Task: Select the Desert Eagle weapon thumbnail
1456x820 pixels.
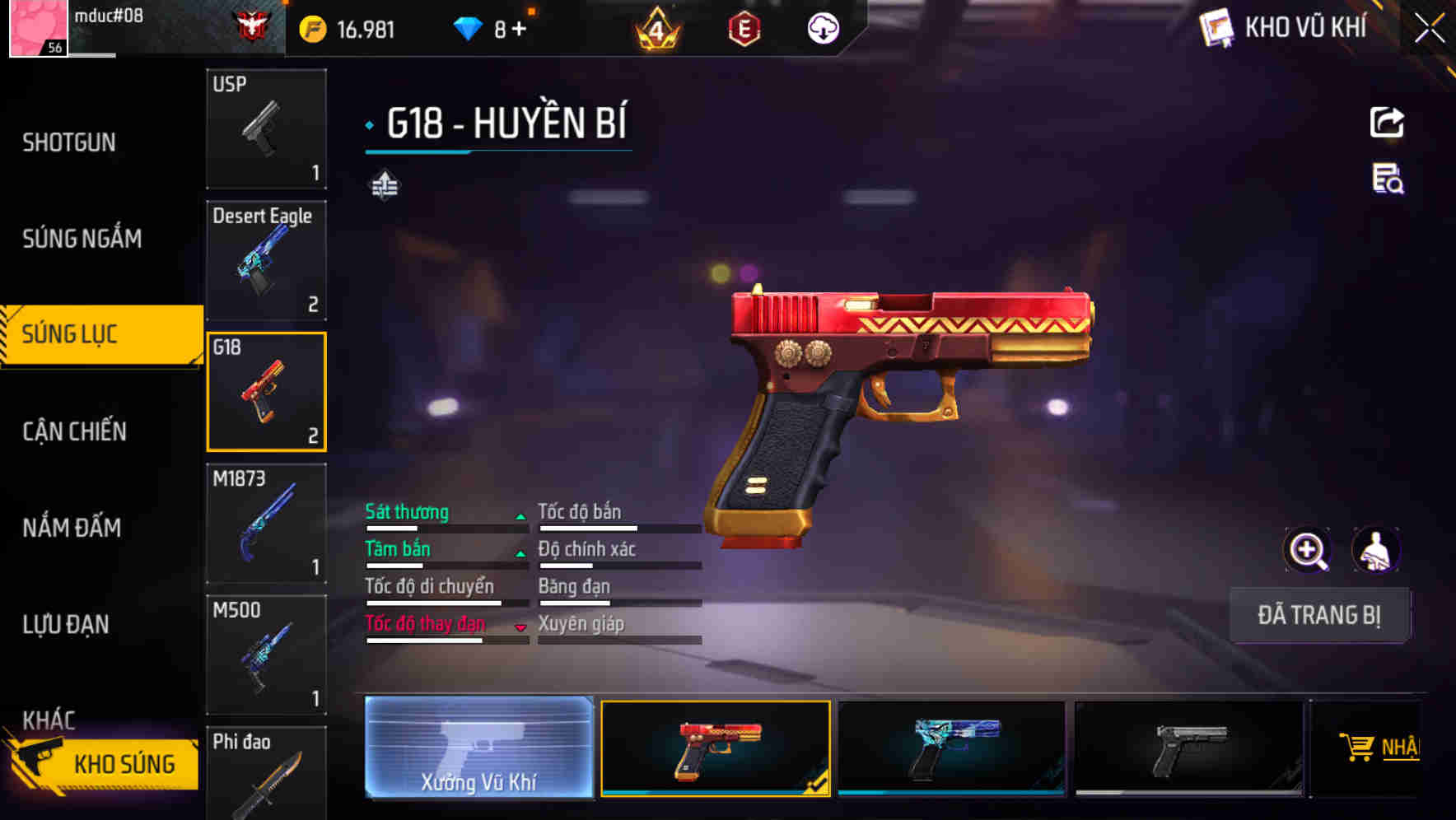Action: click(266, 259)
